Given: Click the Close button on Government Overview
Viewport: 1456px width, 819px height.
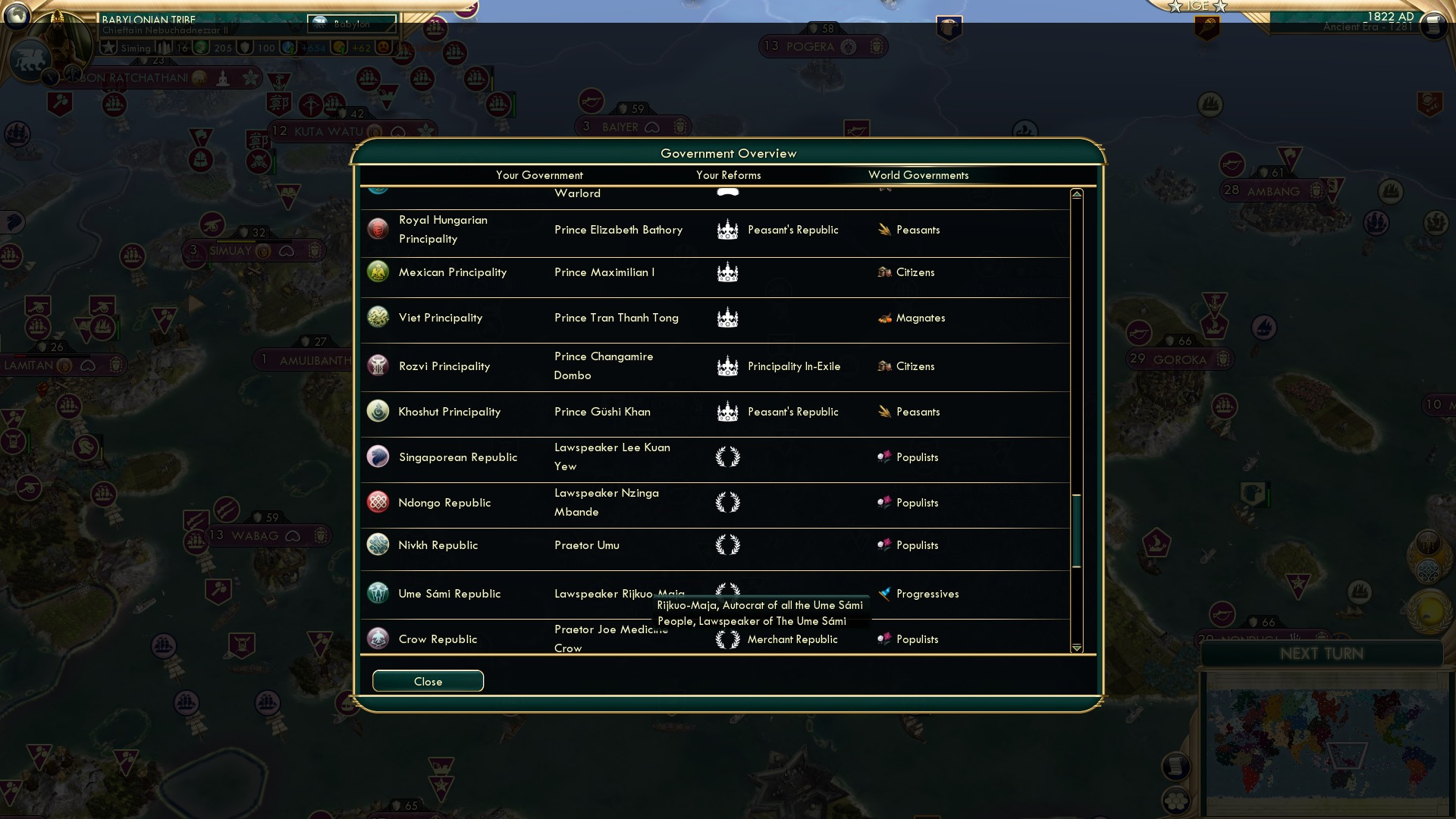Looking at the screenshot, I should (427, 680).
